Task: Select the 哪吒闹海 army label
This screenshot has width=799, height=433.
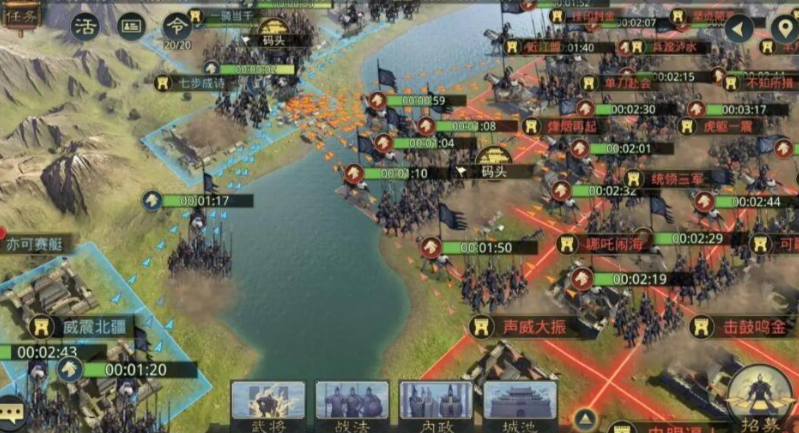Action: 612,243
